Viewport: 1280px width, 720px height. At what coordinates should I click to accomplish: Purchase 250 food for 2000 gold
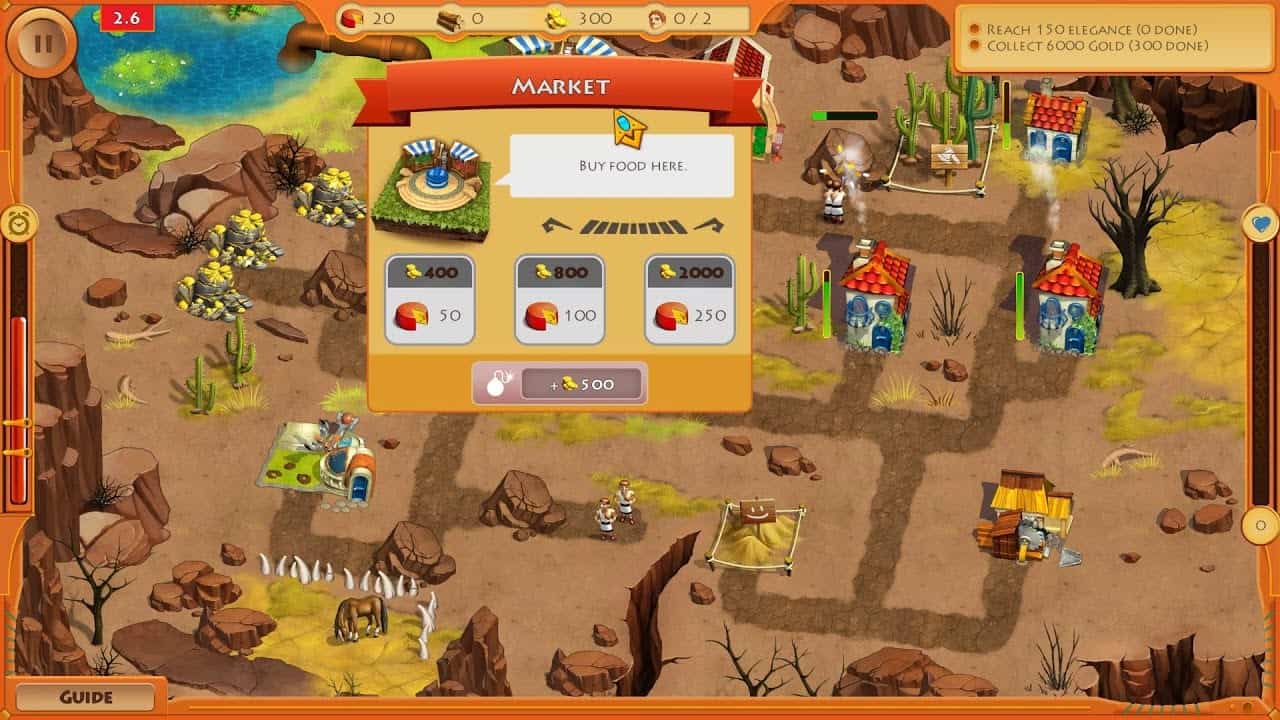click(x=688, y=297)
